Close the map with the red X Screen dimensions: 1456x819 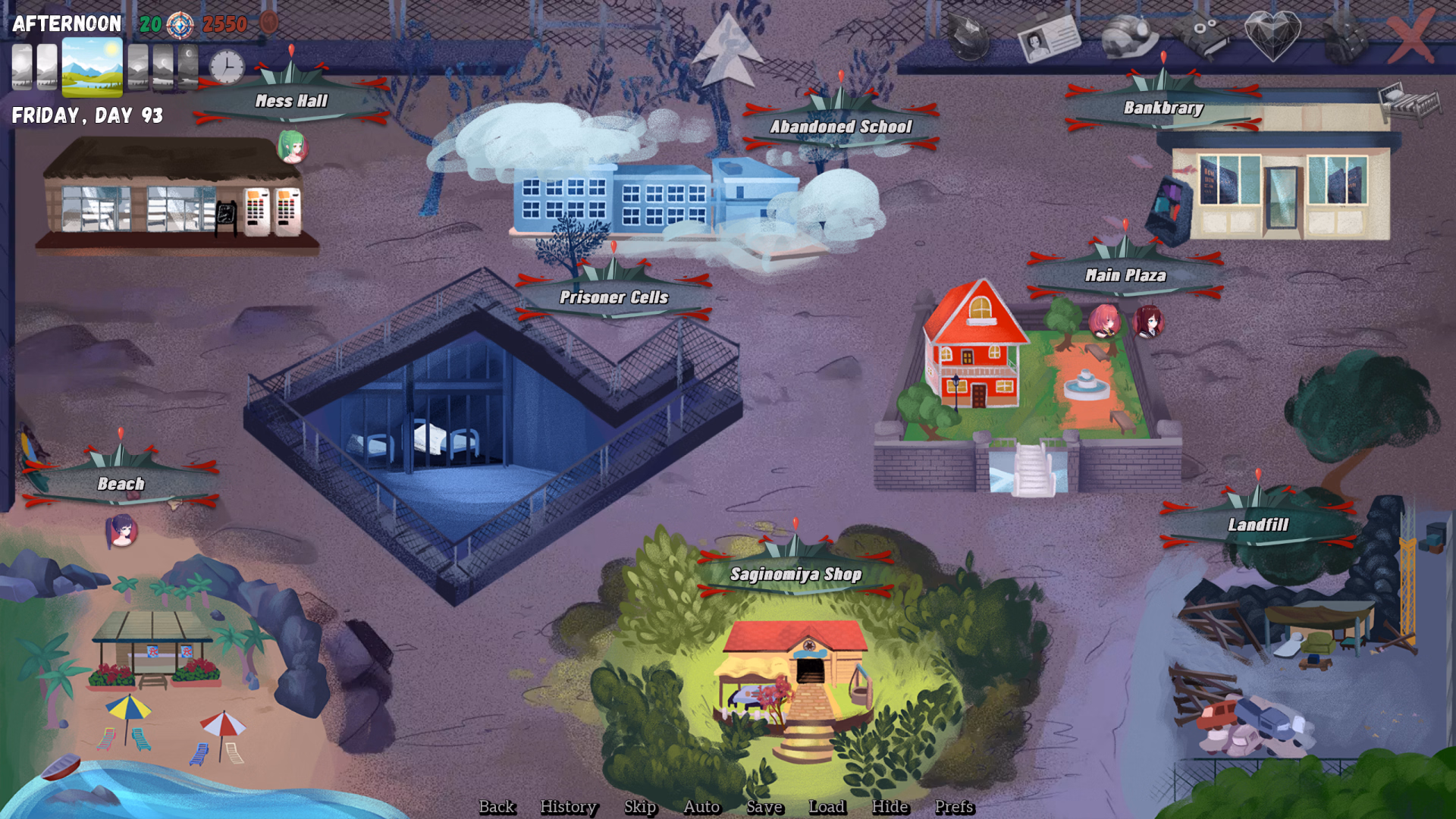pyautogui.click(x=1411, y=36)
